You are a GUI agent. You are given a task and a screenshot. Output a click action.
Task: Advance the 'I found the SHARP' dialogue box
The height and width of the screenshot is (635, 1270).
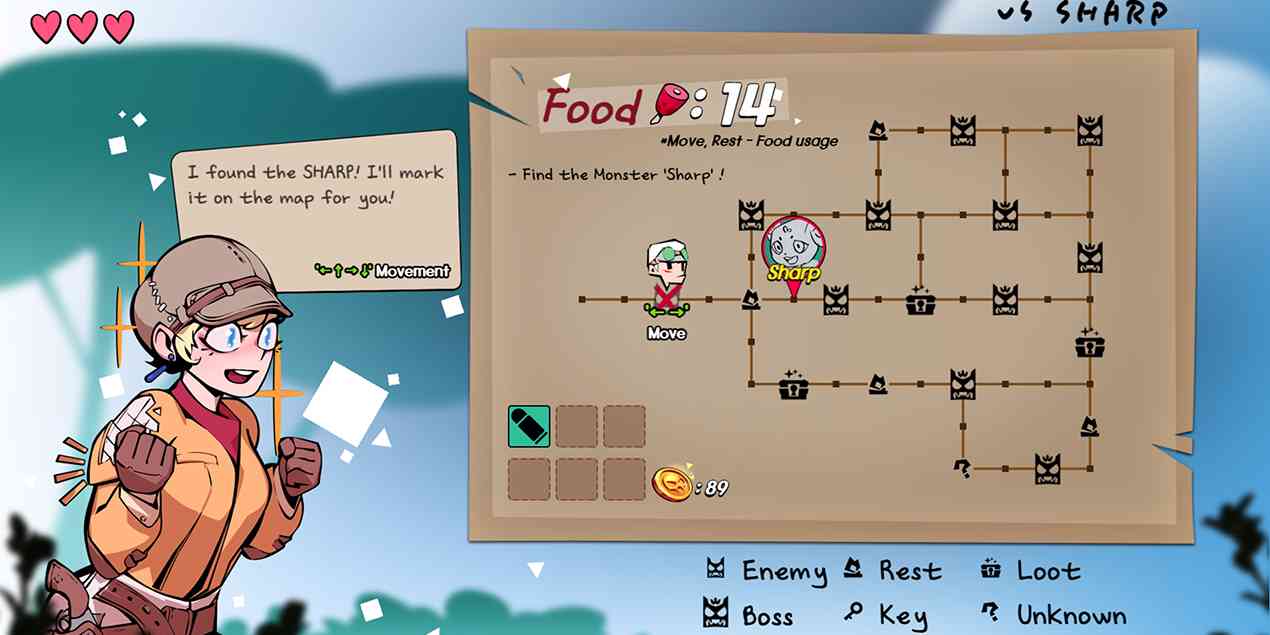[315, 208]
